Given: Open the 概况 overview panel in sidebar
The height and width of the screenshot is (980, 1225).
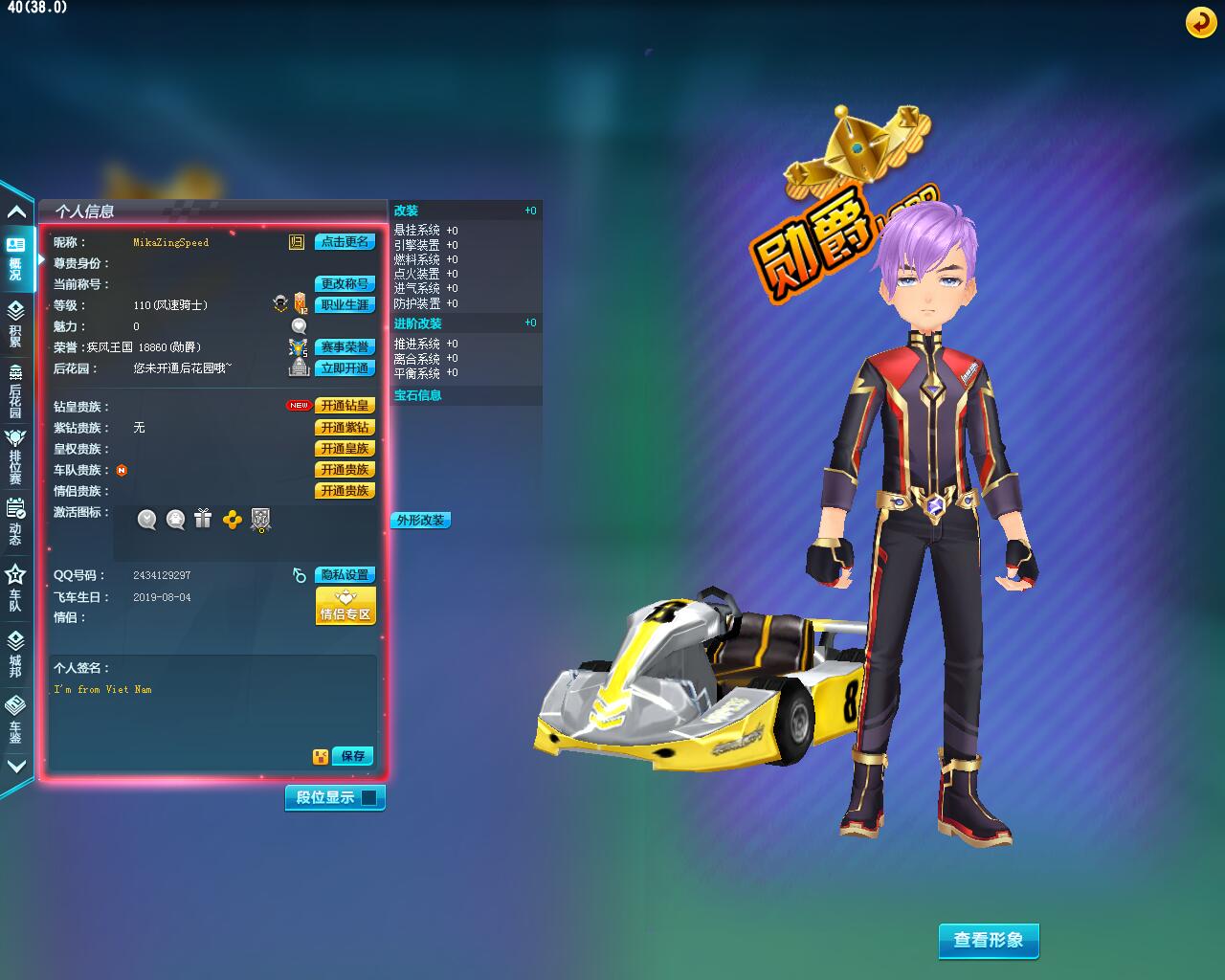Looking at the screenshot, I should coord(14,254).
